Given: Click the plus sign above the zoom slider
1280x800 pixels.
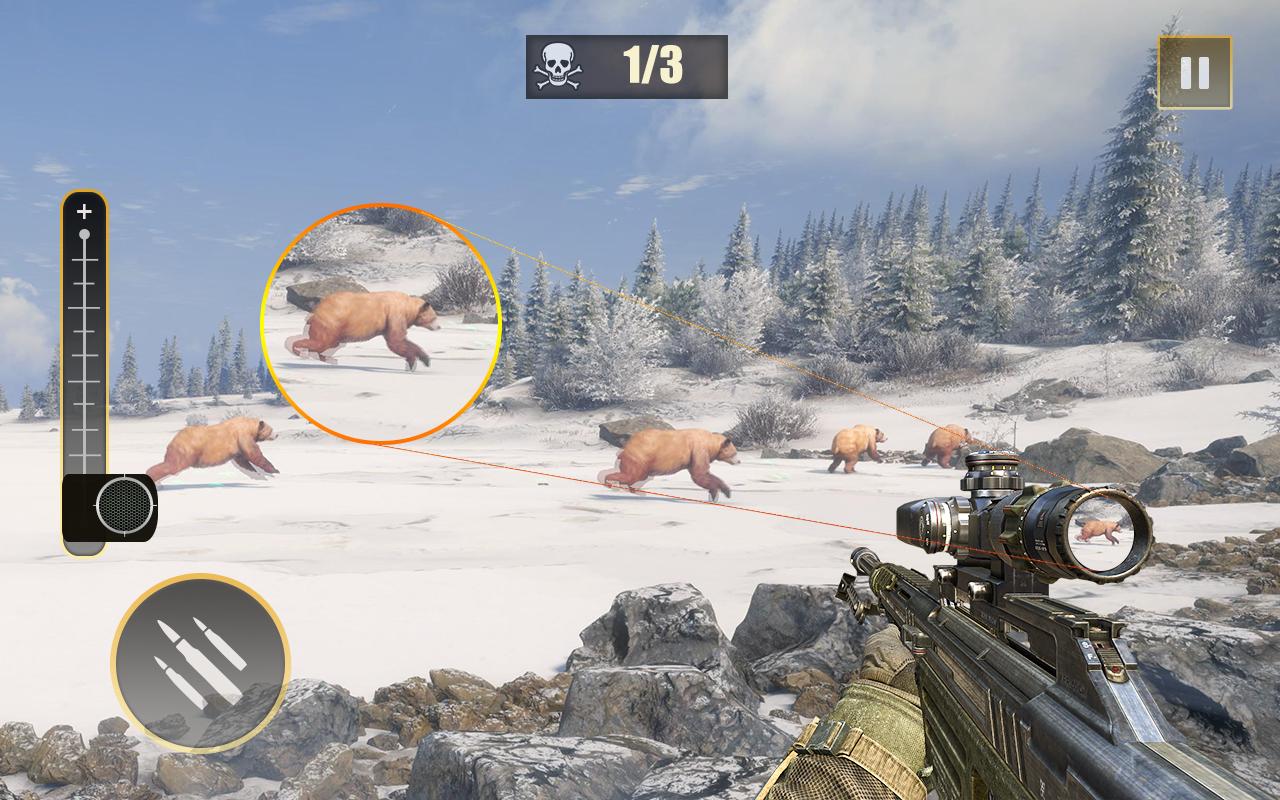Looking at the screenshot, I should [x=84, y=211].
